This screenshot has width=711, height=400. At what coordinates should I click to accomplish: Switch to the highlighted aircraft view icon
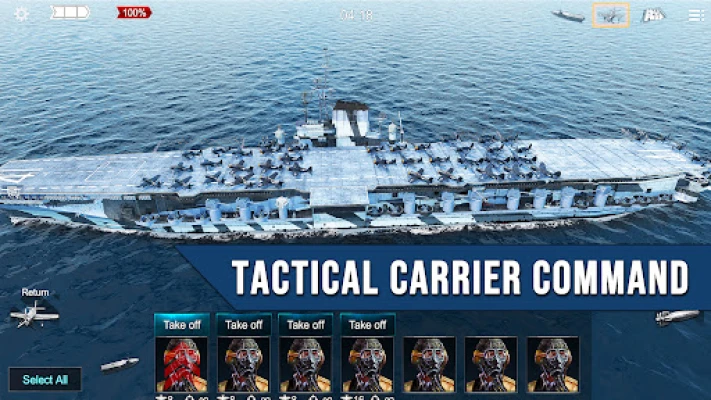coord(610,15)
